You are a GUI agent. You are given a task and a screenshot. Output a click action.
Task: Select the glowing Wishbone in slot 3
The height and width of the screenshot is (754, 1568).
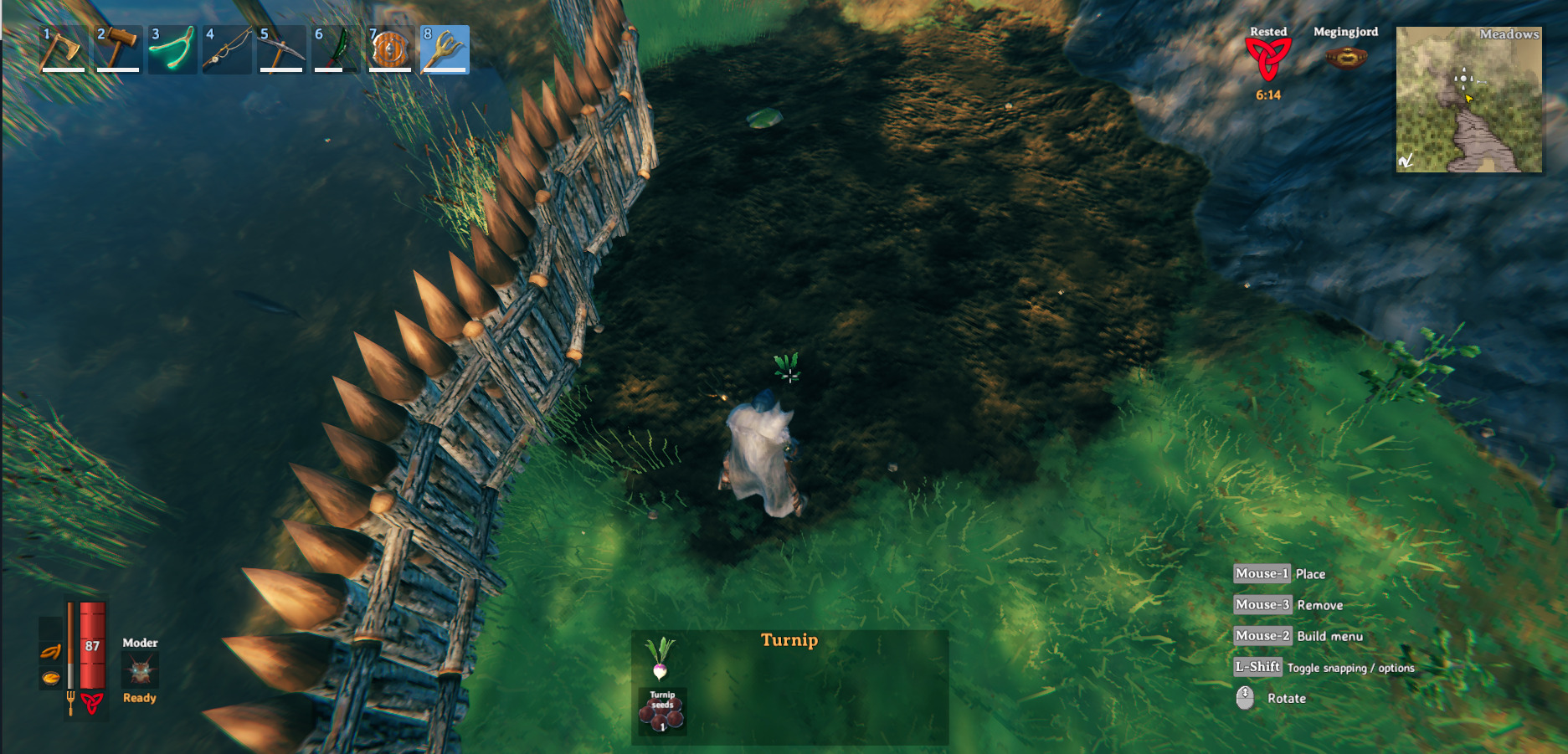pos(171,50)
